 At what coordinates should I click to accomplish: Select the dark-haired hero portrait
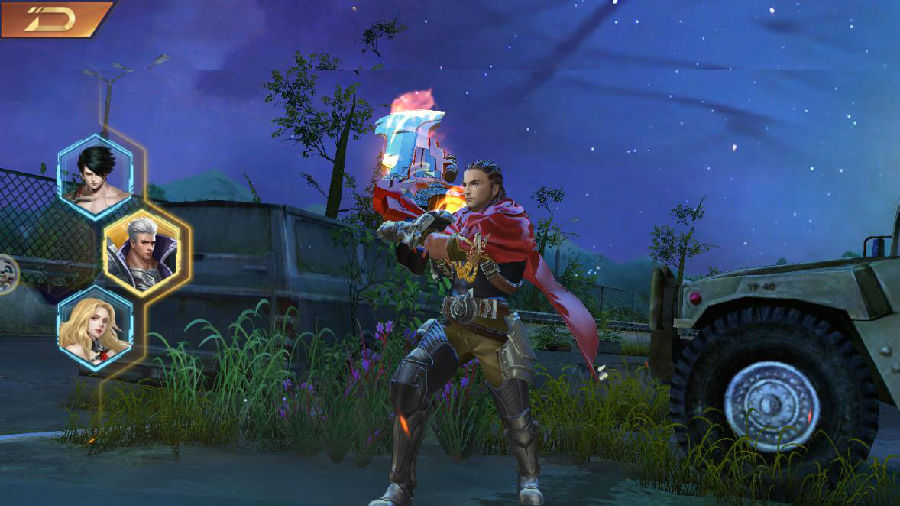[95, 170]
